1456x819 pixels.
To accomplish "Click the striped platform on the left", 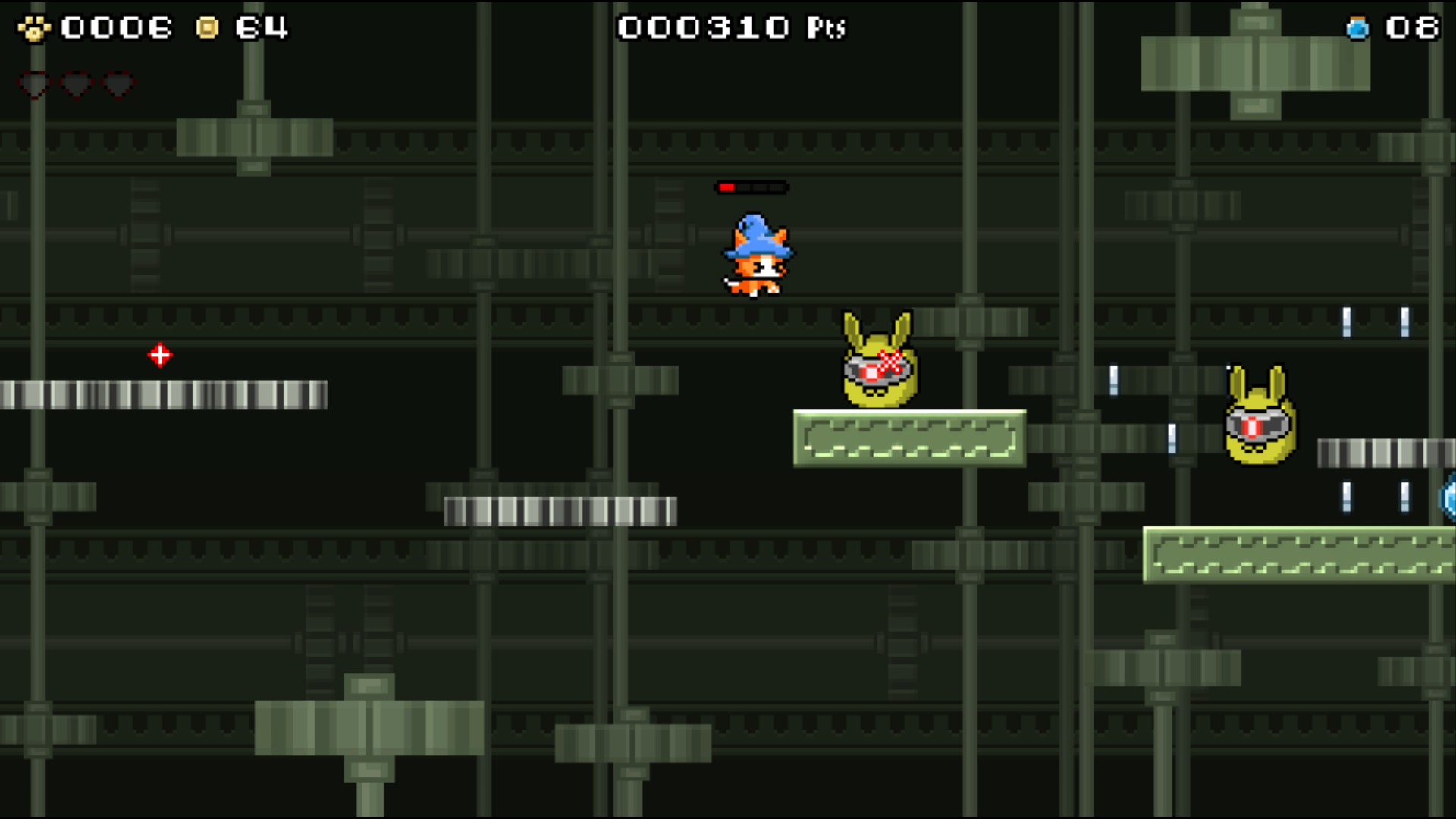I will click(x=163, y=394).
